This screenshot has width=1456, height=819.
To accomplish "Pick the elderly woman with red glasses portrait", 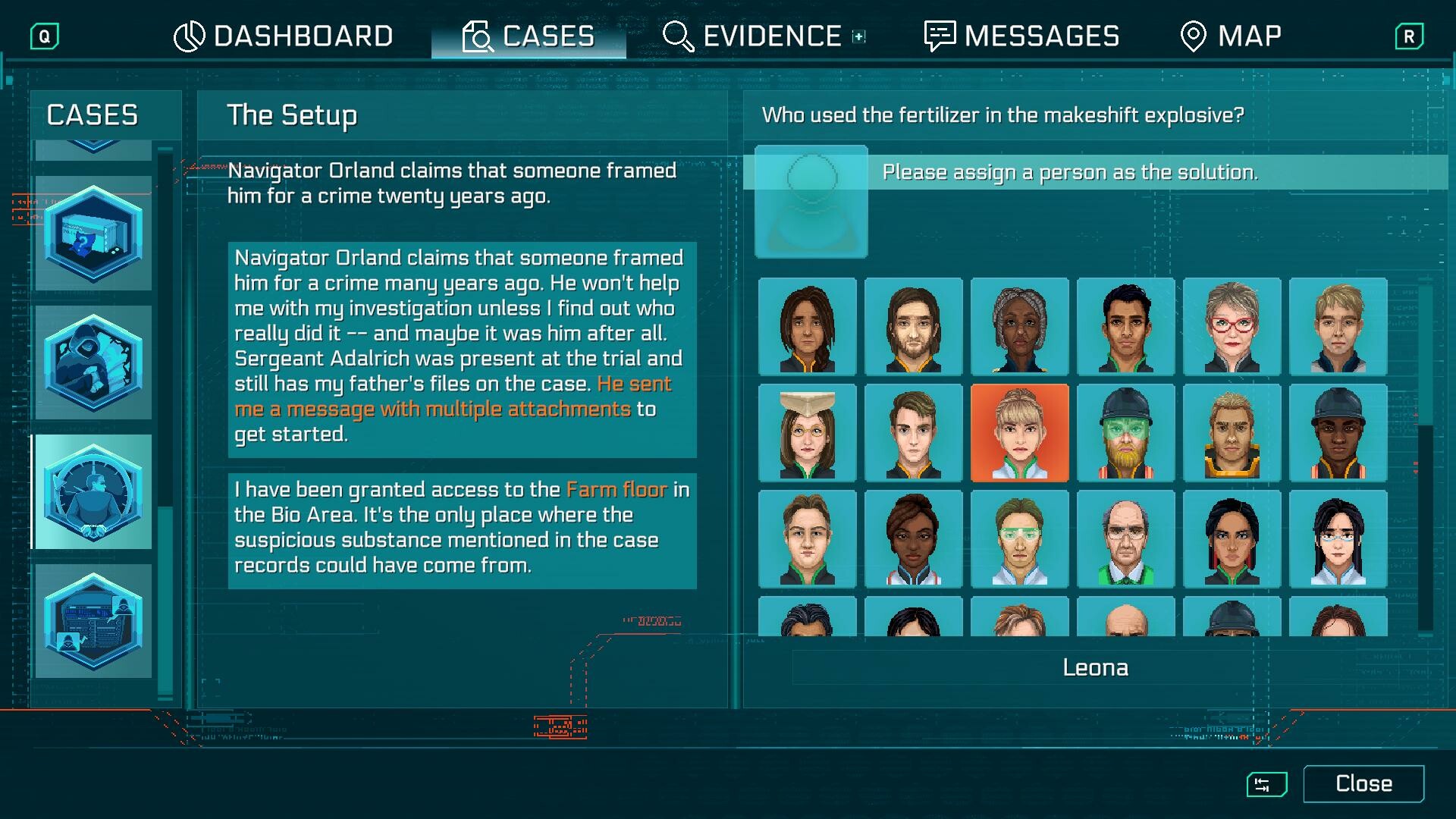I will [1232, 327].
